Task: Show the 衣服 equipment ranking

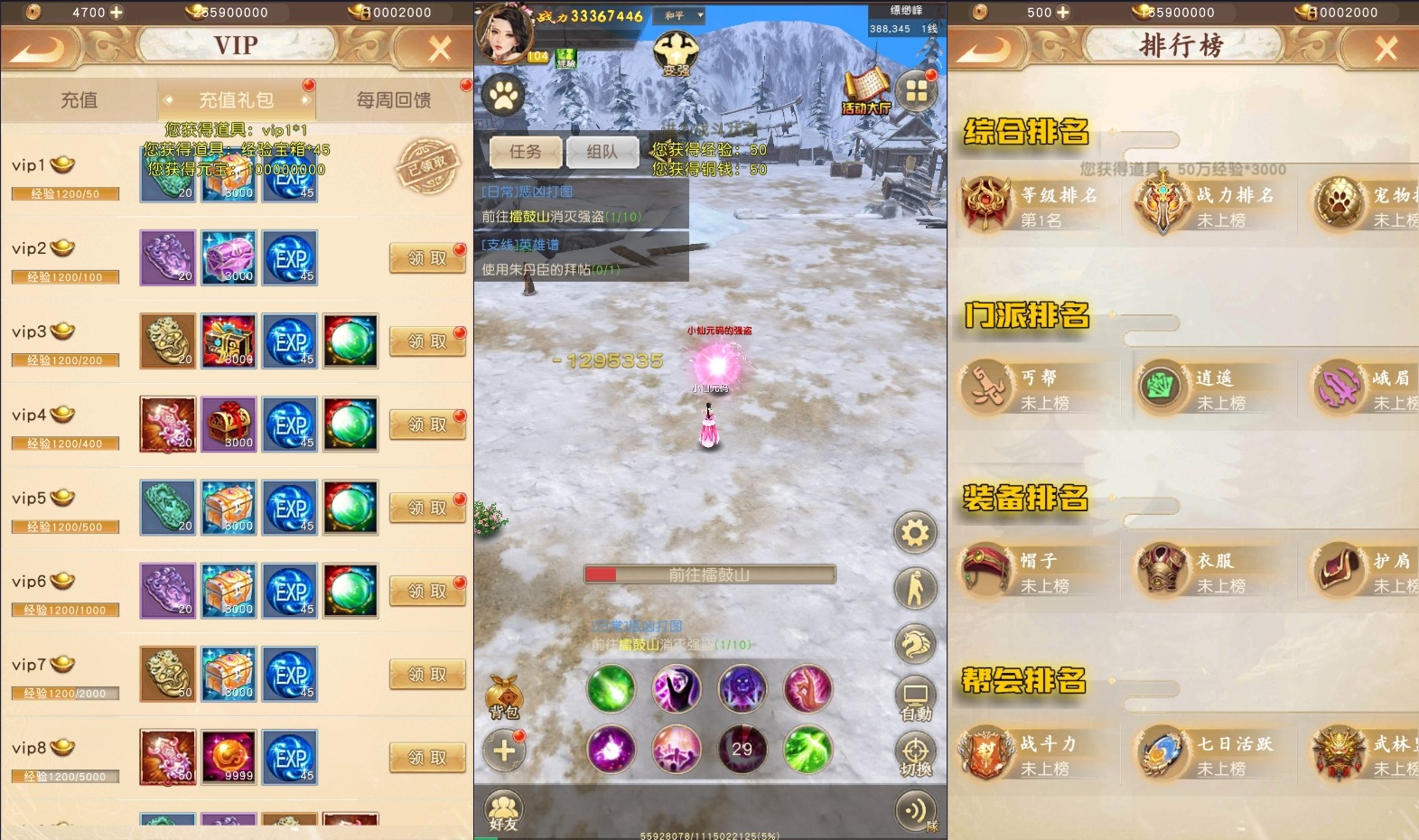Action: (x=1206, y=571)
